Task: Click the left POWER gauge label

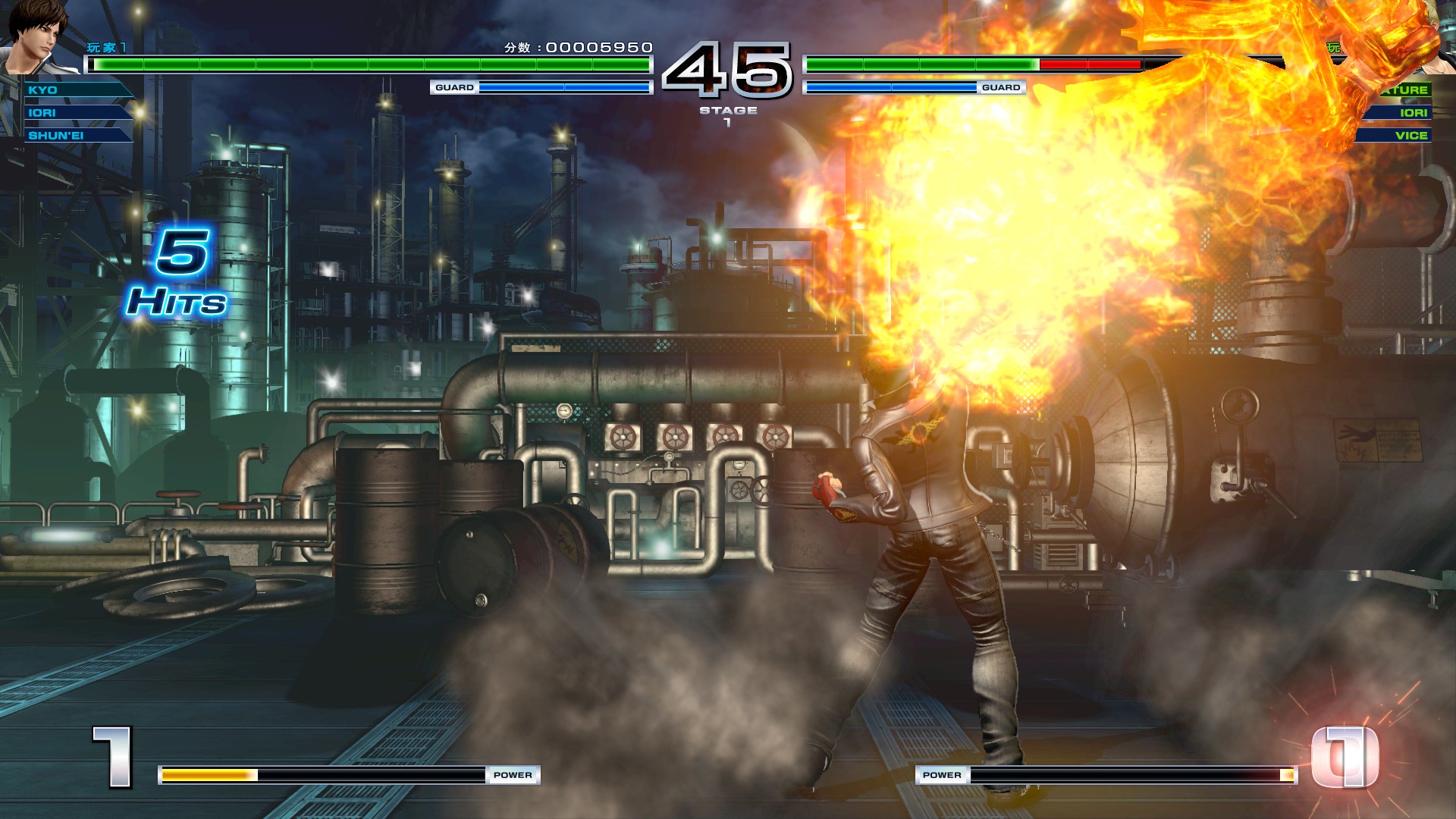Action: (x=514, y=775)
